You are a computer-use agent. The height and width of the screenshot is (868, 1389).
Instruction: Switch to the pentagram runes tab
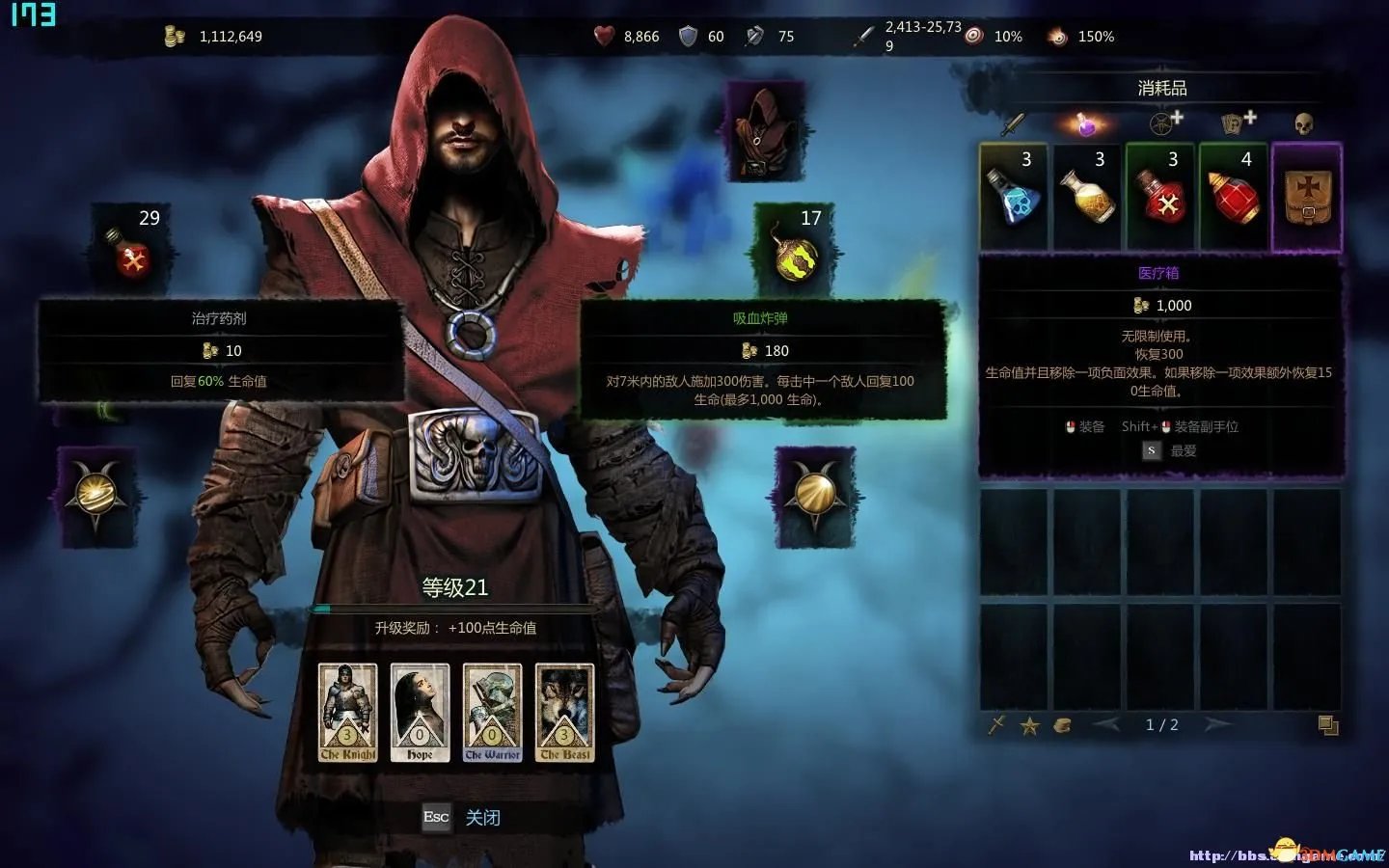[x=1164, y=122]
